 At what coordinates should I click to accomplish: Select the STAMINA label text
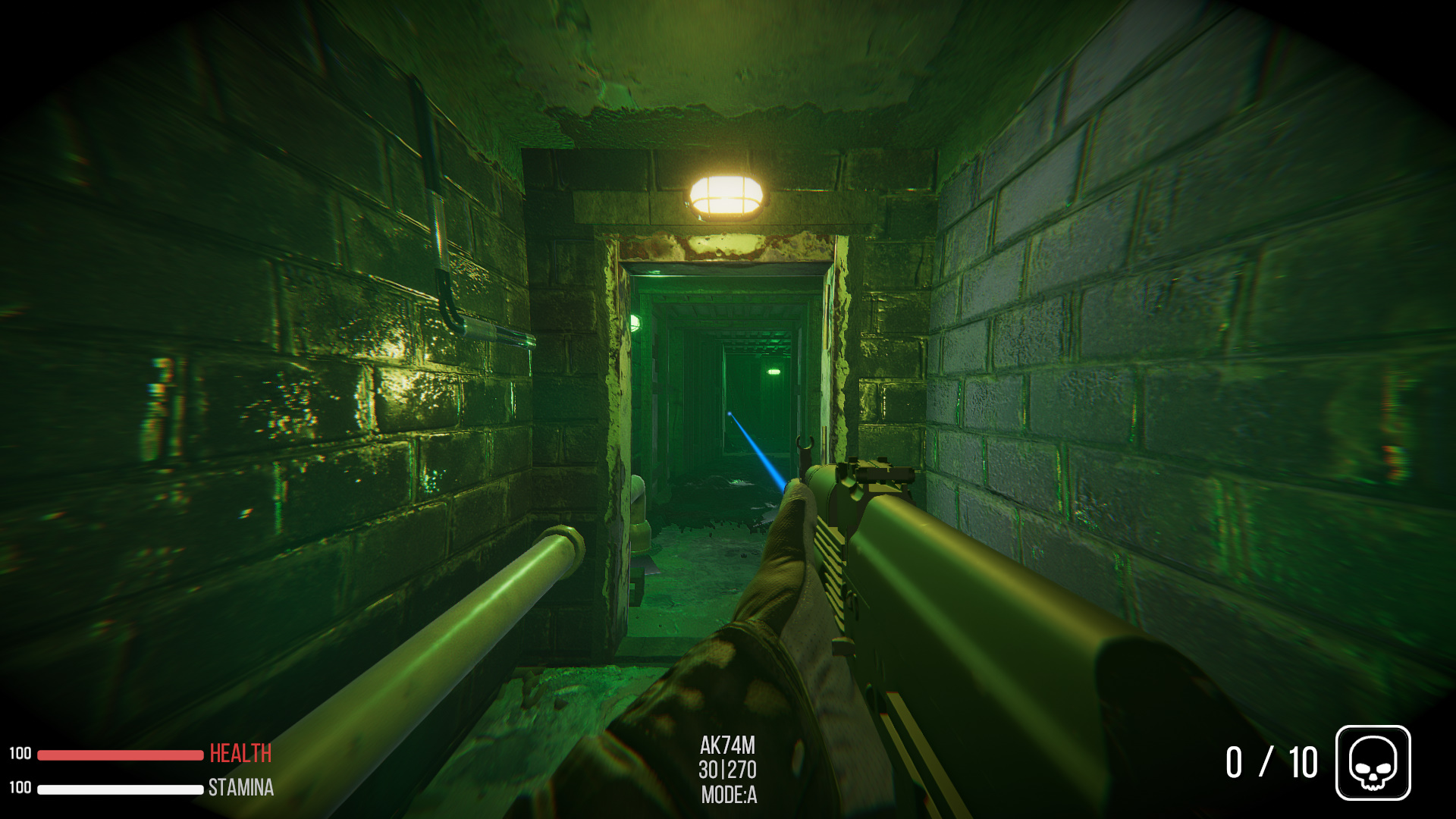240,789
